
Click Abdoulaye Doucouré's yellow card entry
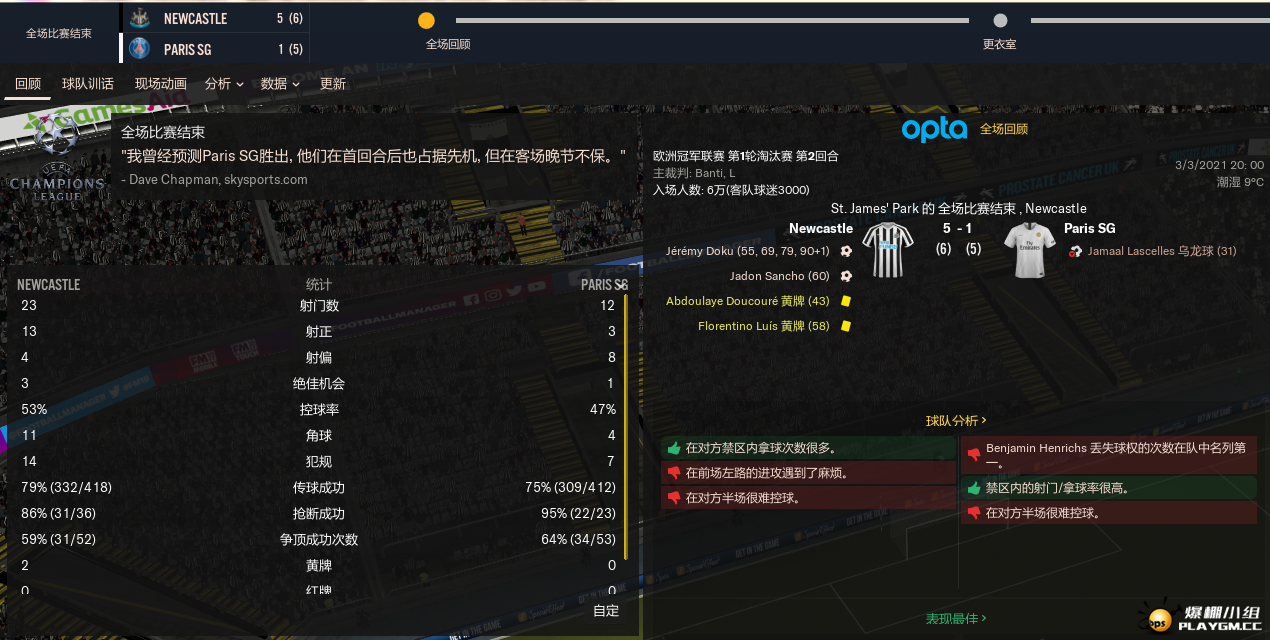(x=748, y=301)
